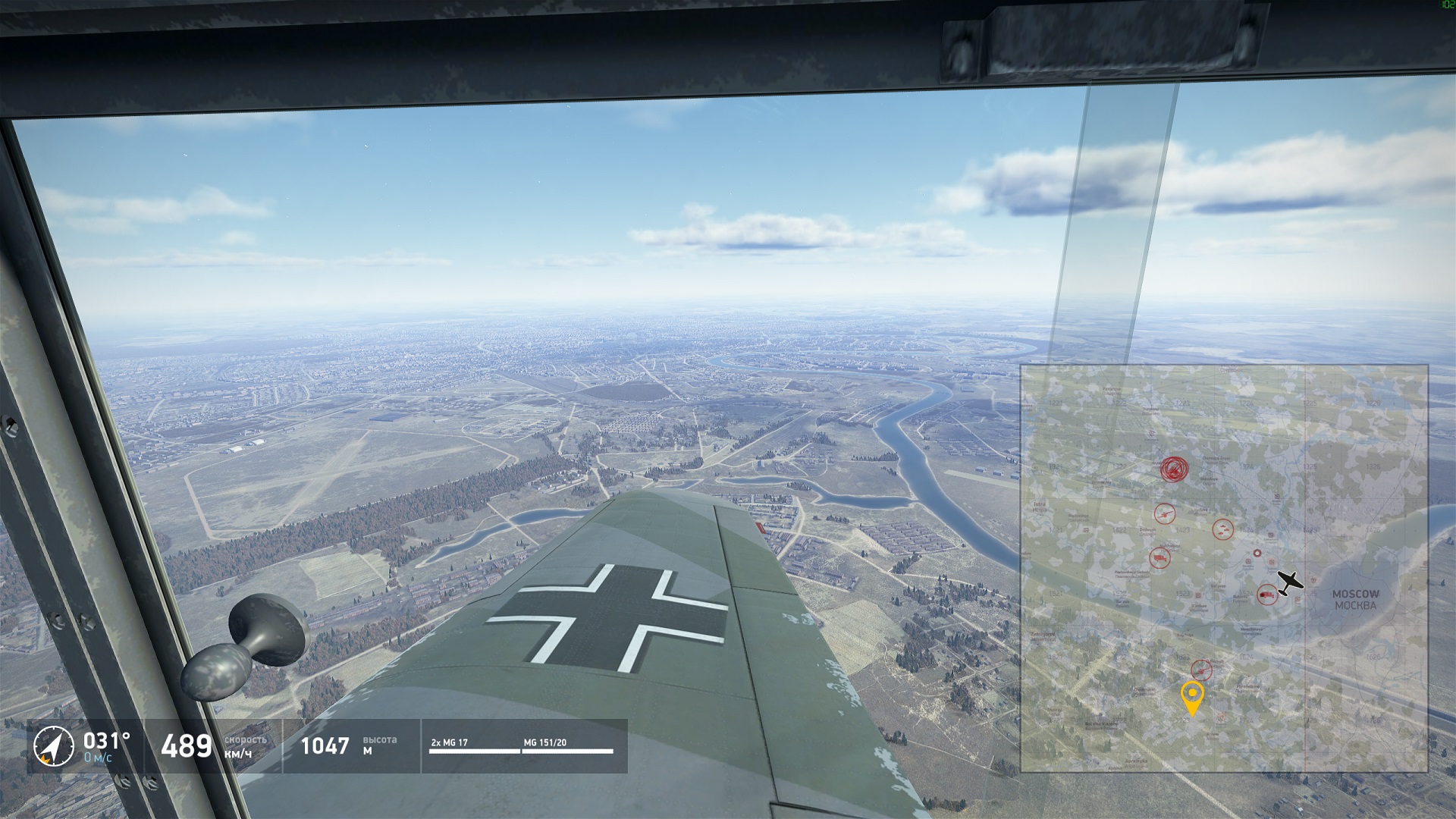
Task: Click the red artillery marker above the yellow waypoint
Action: pyautogui.click(x=1201, y=670)
